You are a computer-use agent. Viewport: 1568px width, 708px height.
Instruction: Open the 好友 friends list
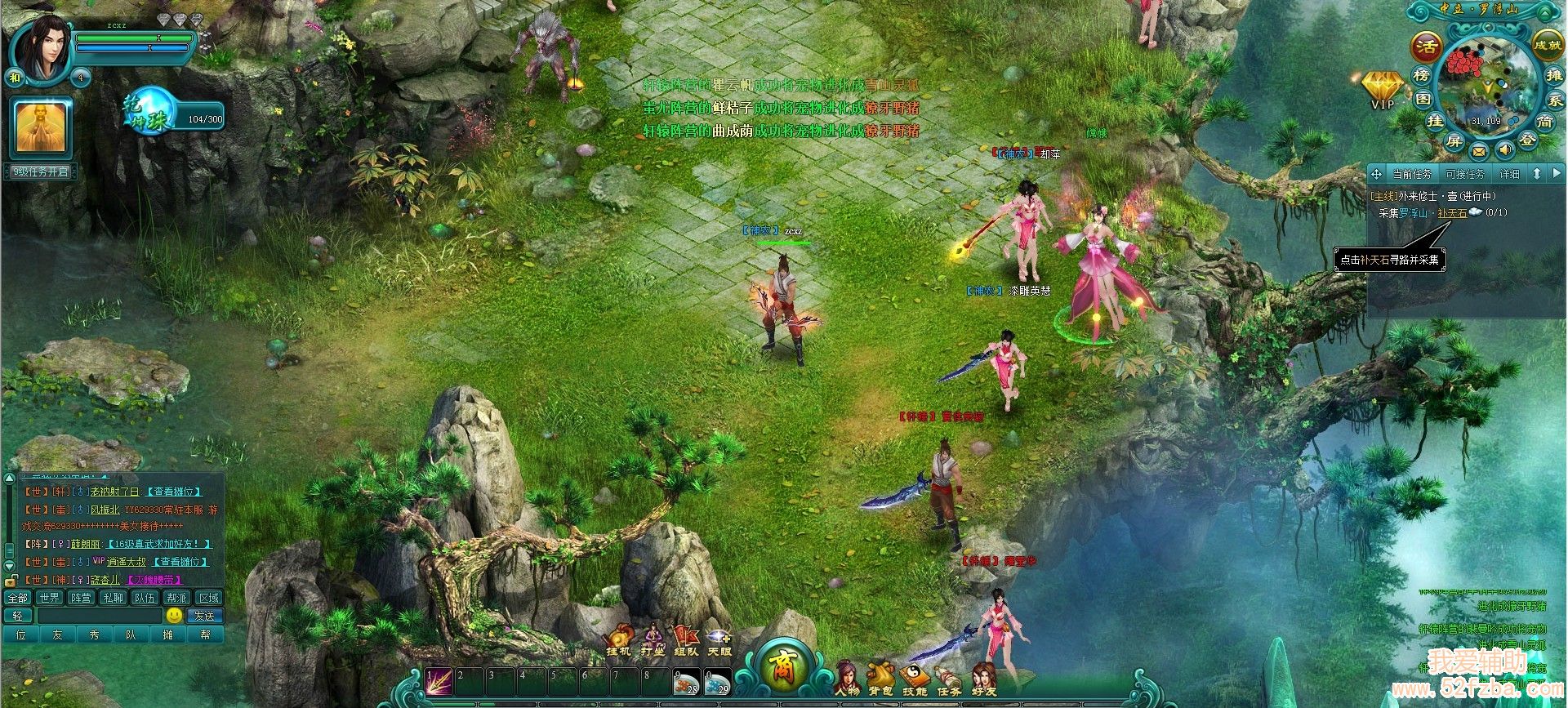[984, 679]
